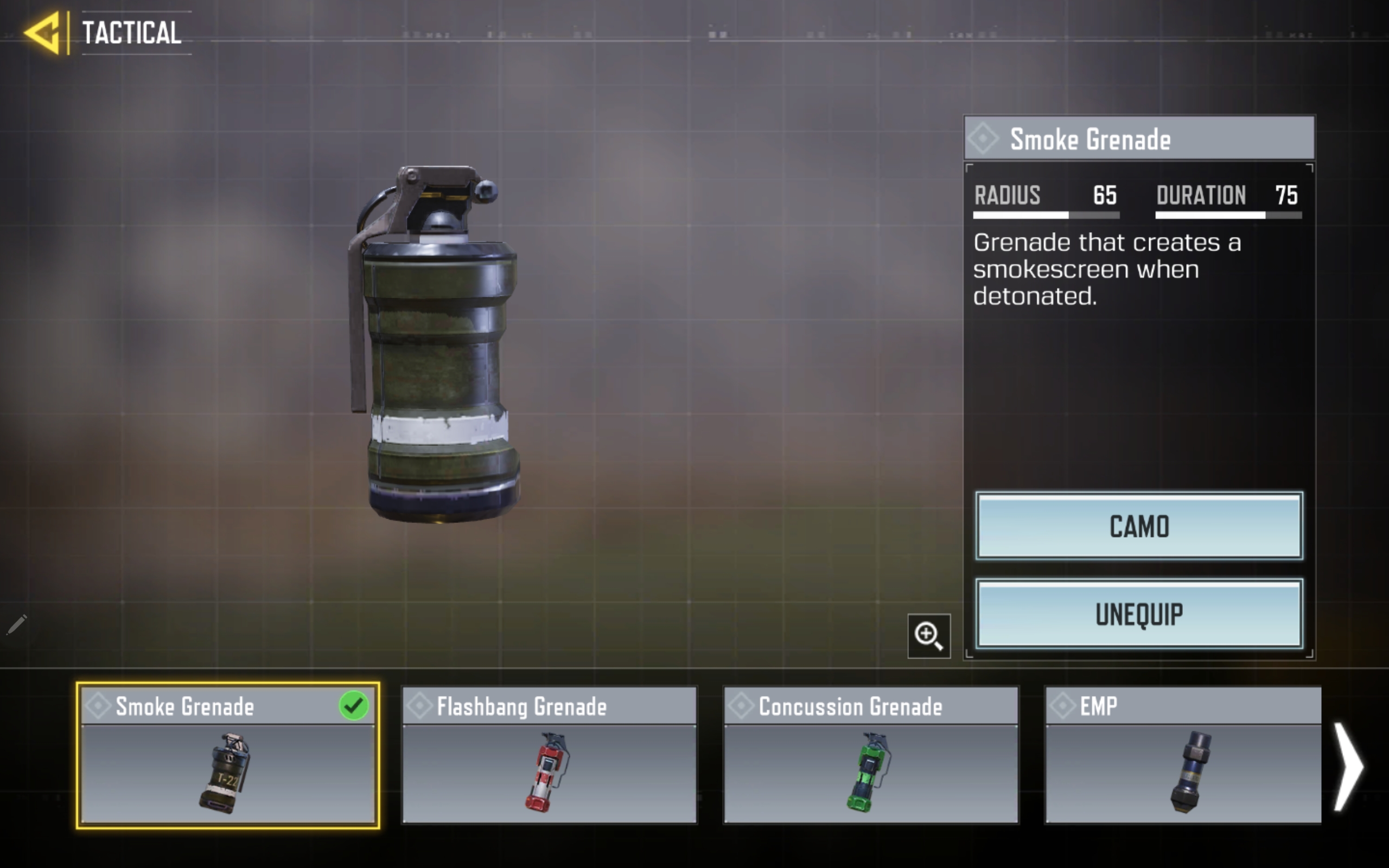Open the Camo options
The height and width of the screenshot is (868, 1389).
(1139, 526)
